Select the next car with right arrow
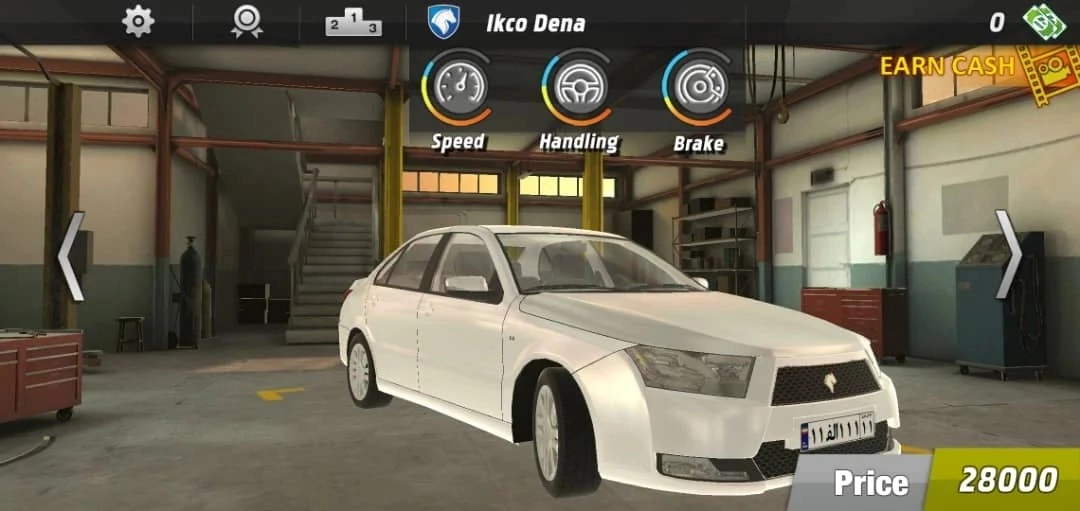Viewport: 1080px width, 511px height. point(1008,255)
